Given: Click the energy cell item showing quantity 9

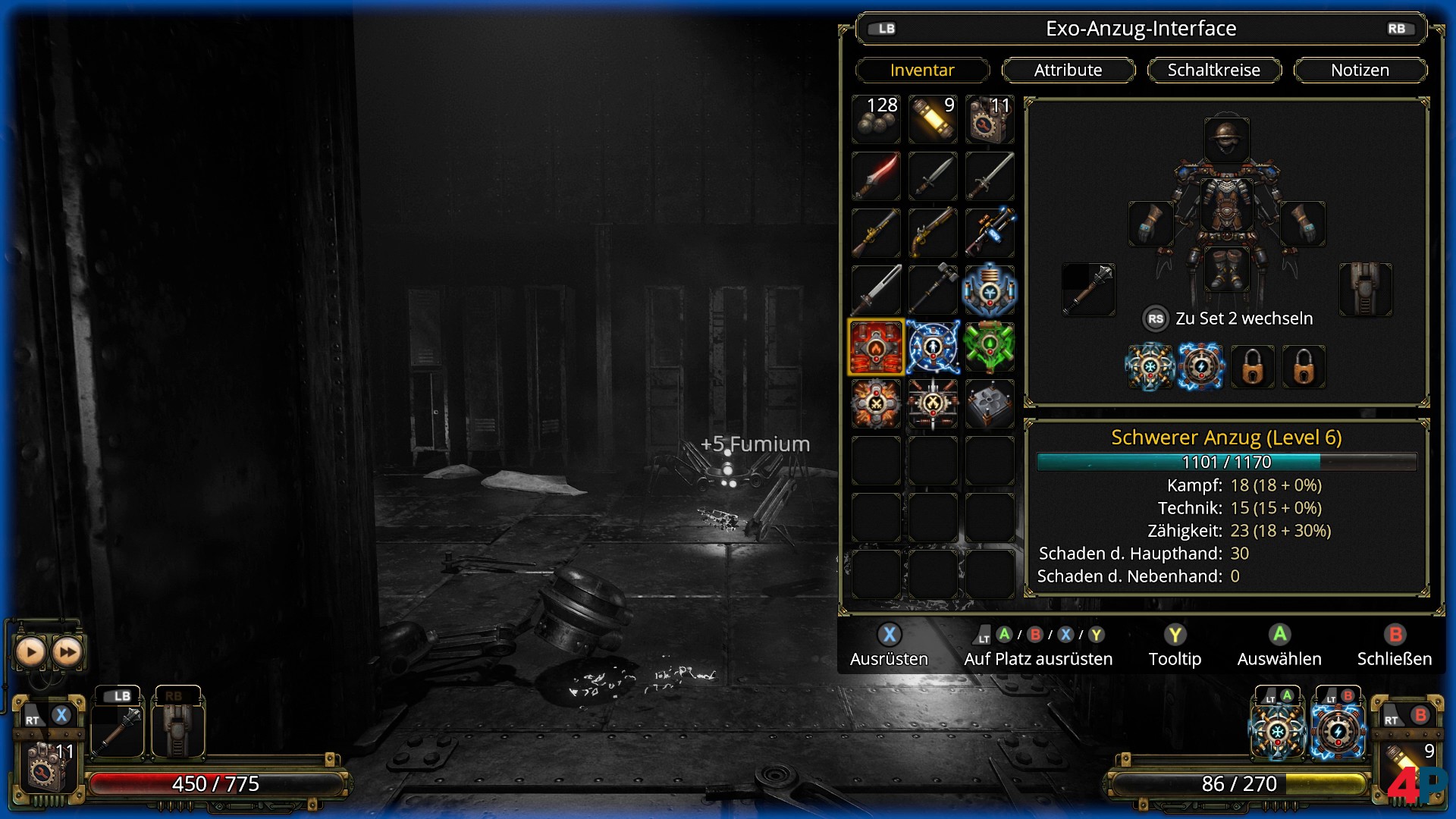Looking at the screenshot, I should click(933, 119).
